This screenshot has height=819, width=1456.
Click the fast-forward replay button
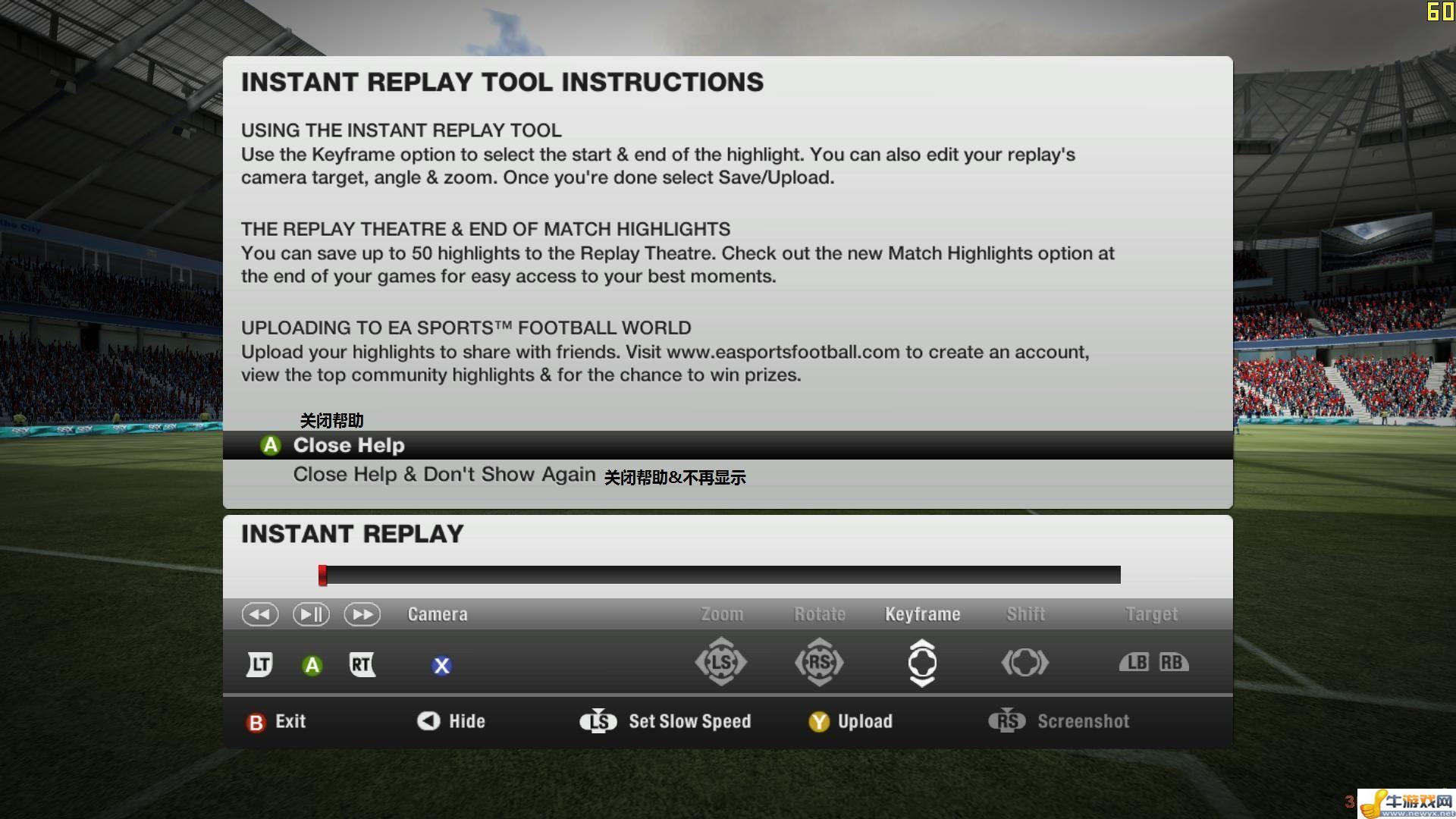tap(362, 614)
